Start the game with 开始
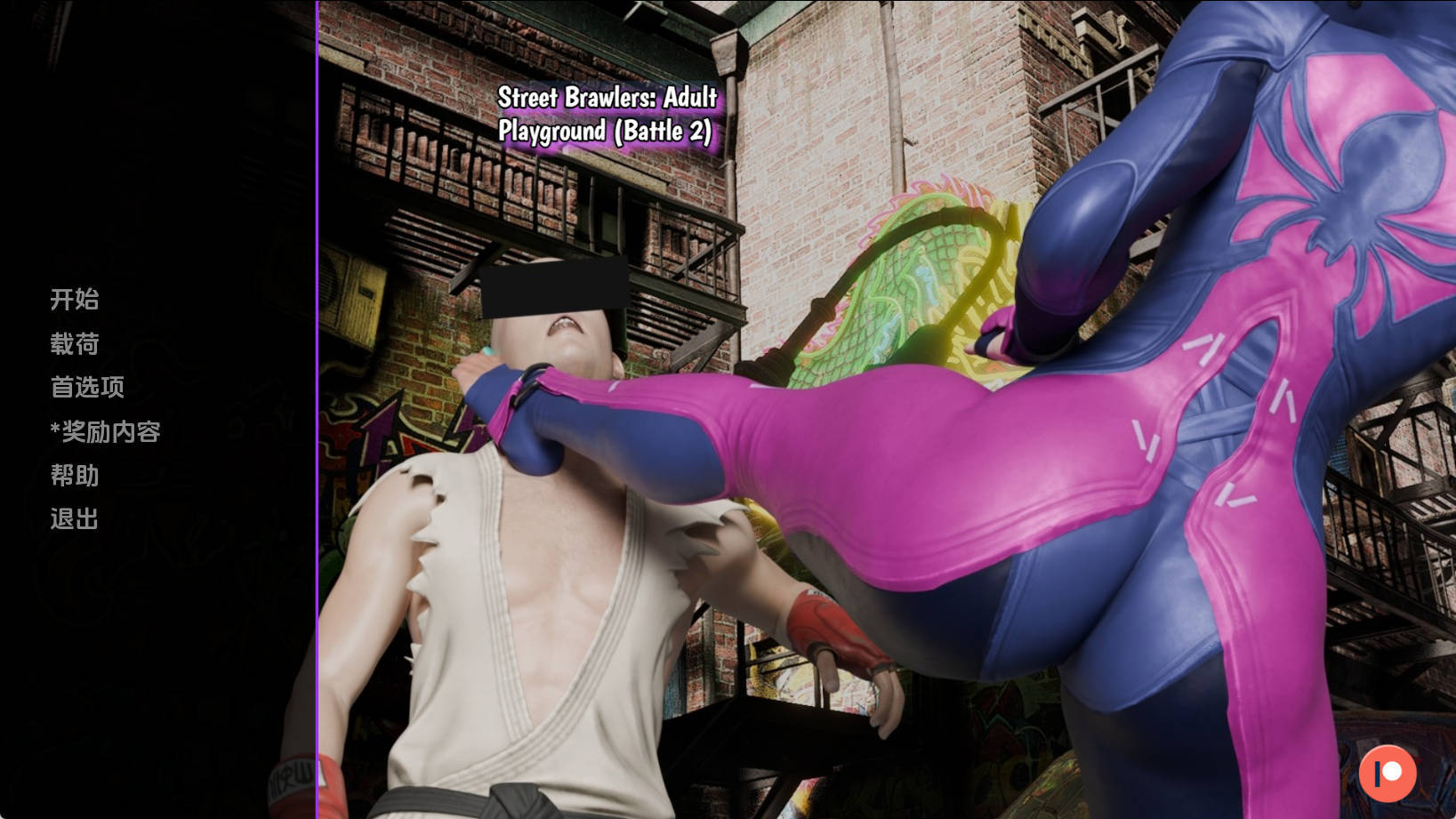Viewport: 1456px width, 819px height. (75, 300)
